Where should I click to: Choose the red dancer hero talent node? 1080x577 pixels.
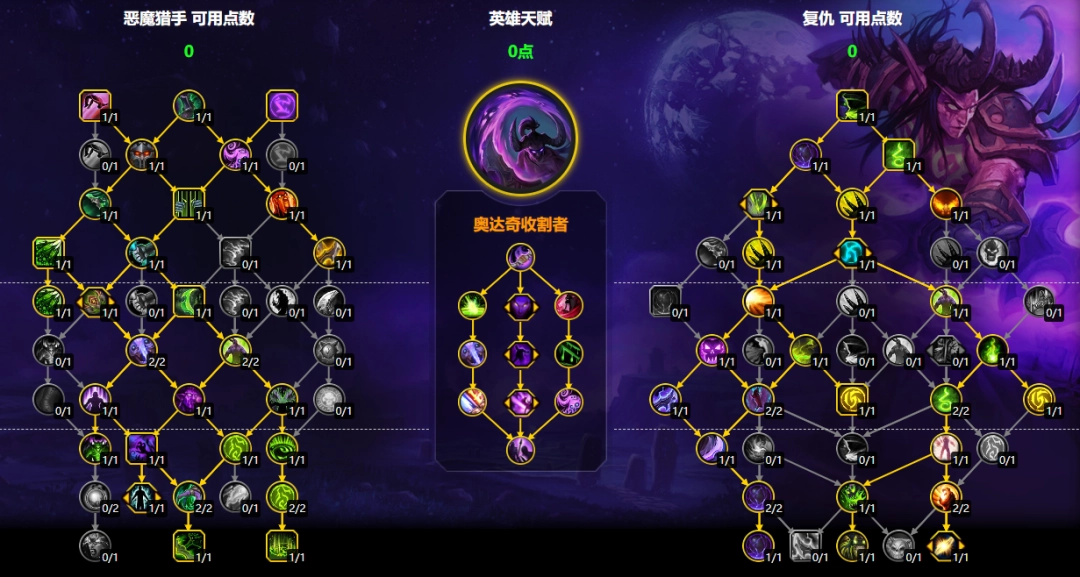click(568, 304)
